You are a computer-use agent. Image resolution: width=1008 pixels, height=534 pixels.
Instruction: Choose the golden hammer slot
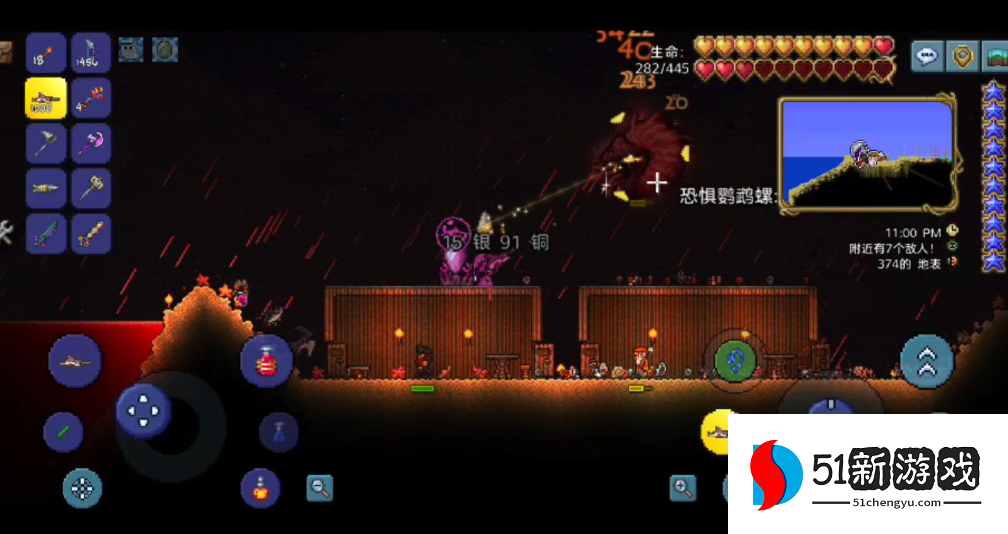pyautogui.click(x=91, y=188)
